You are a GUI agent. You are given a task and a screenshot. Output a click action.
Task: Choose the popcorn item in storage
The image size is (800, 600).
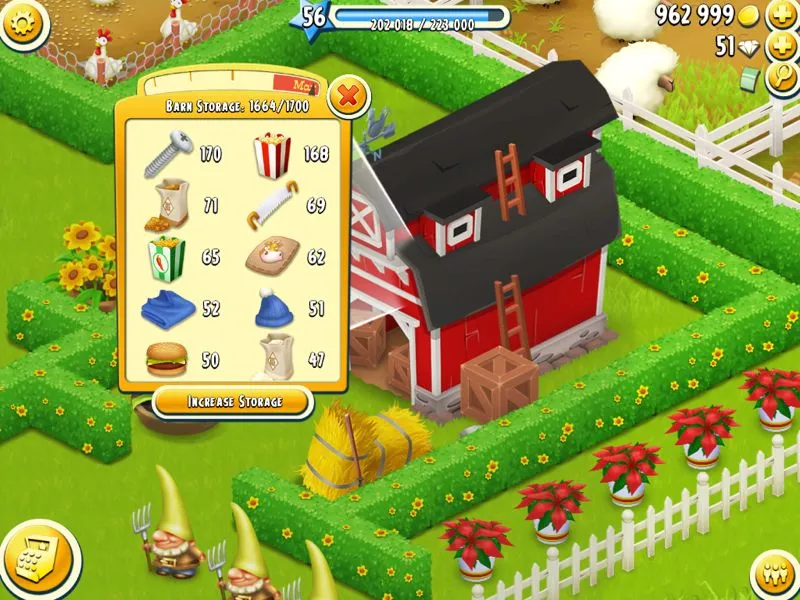tap(270, 155)
